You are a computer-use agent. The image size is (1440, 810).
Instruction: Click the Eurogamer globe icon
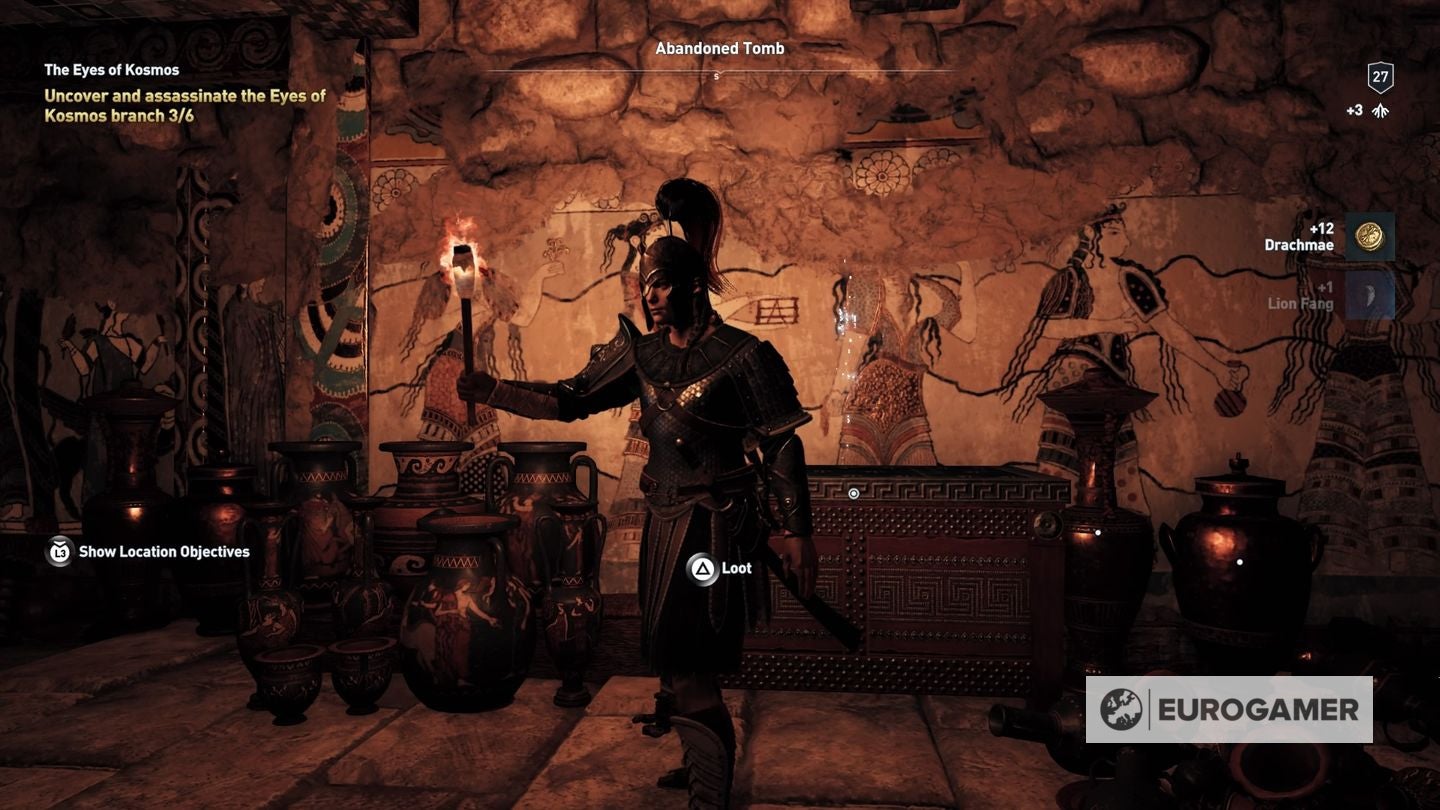(1122, 710)
